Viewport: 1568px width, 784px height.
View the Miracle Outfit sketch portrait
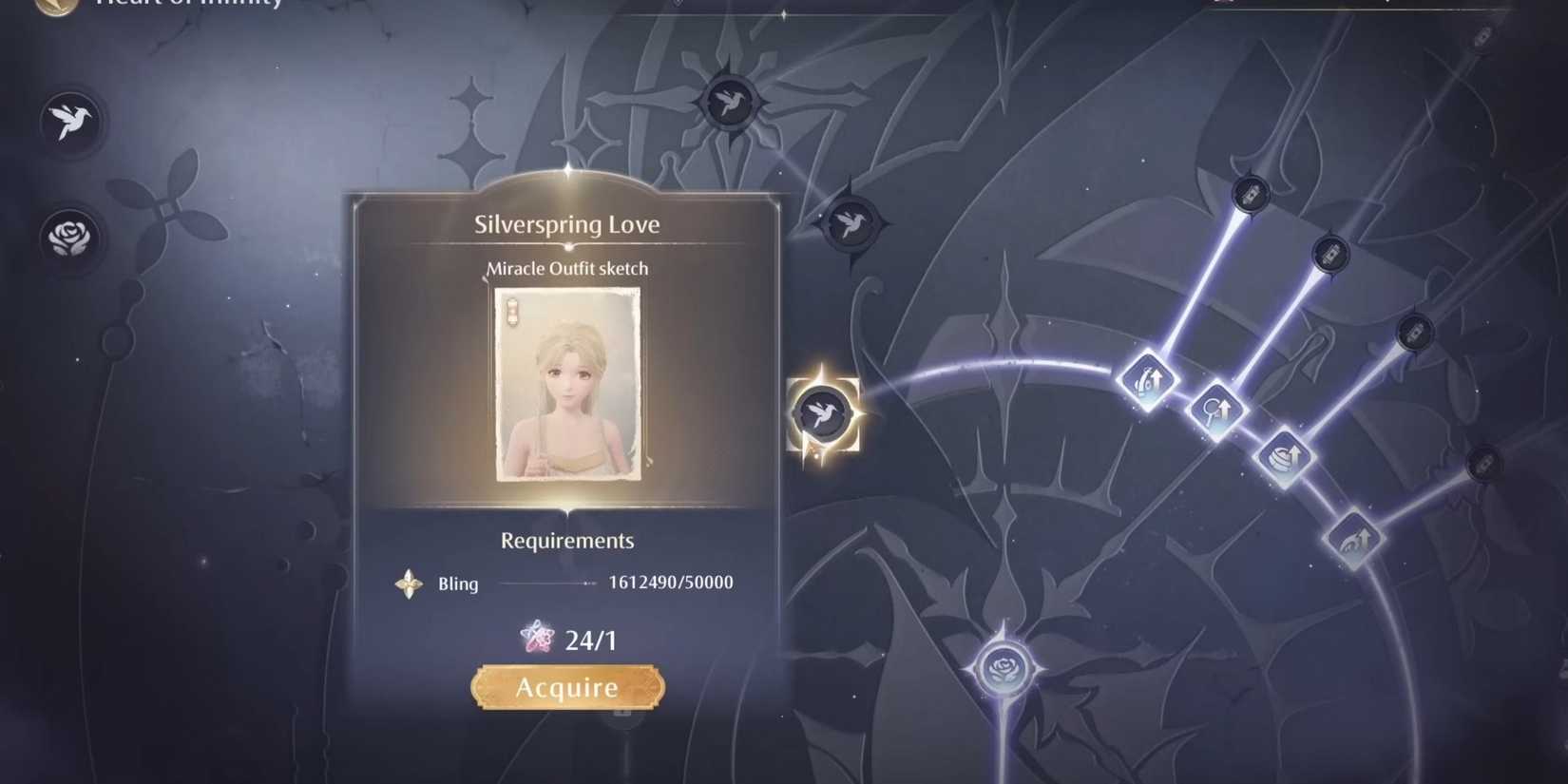point(566,386)
